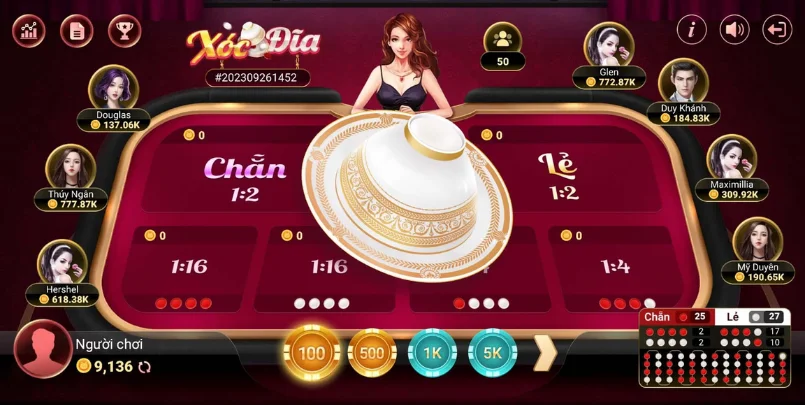The width and height of the screenshot is (805, 405).
Task: Open the trophy leaderboard
Action: [124, 30]
